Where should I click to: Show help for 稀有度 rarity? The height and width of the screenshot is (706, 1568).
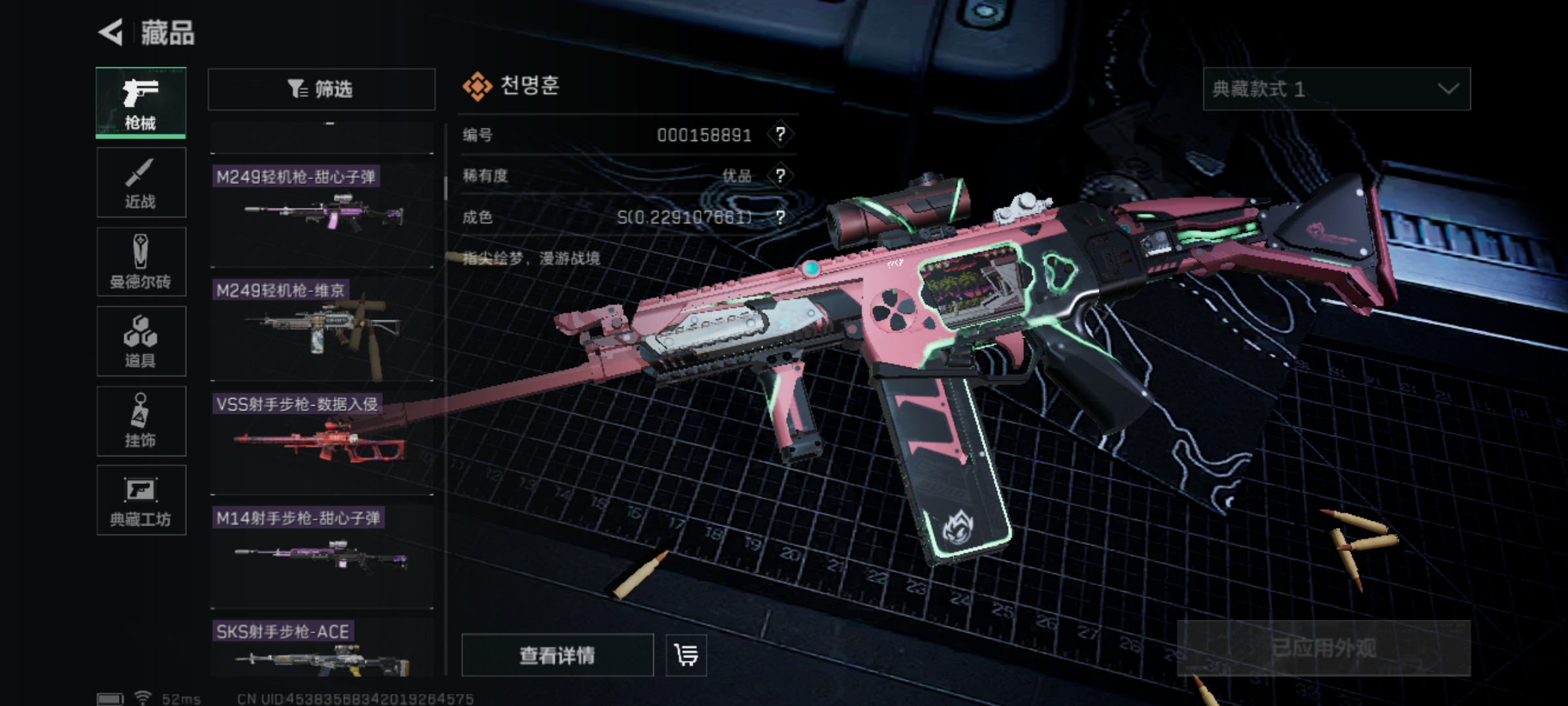tap(780, 176)
